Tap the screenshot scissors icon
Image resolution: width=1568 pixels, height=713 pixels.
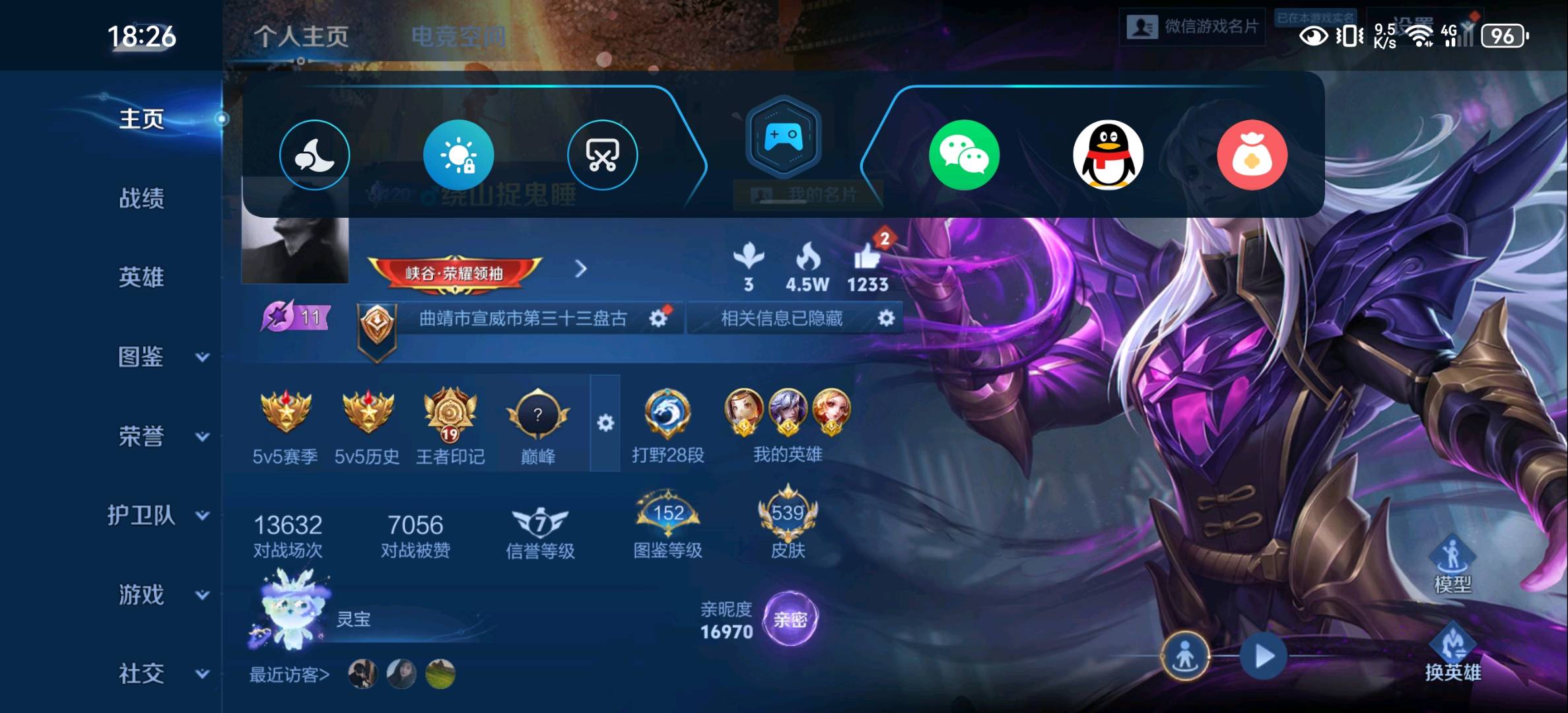coord(602,155)
